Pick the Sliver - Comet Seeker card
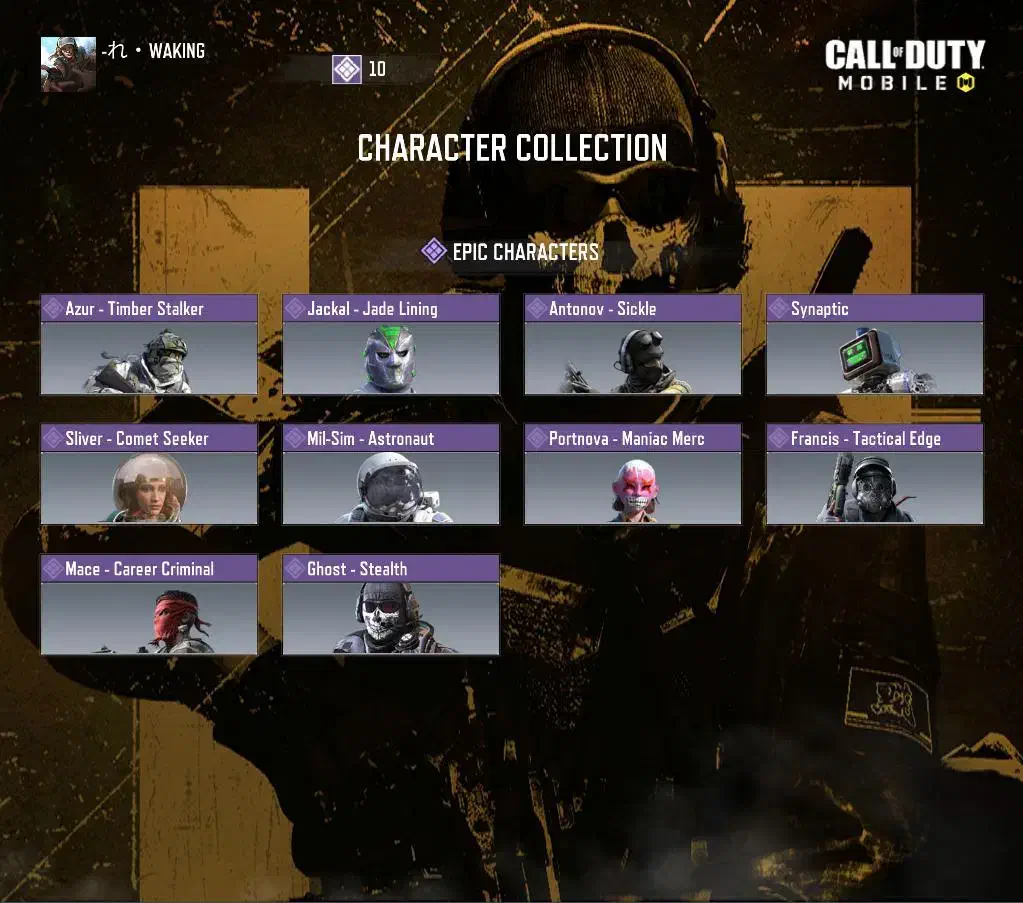Viewport: 1023px width, 903px height. (x=149, y=475)
